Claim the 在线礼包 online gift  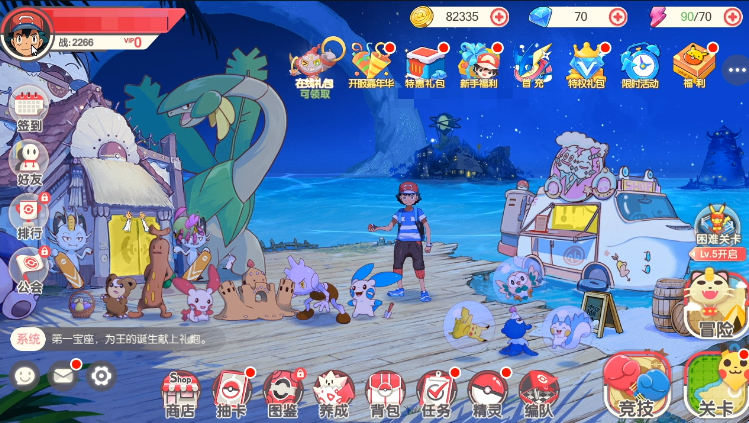pyautogui.click(x=312, y=64)
